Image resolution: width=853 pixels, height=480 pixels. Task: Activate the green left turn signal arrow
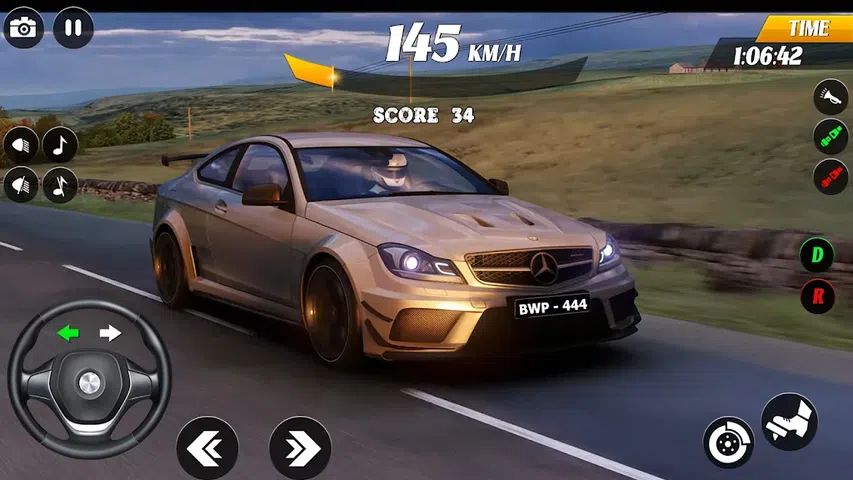[68, 333]
